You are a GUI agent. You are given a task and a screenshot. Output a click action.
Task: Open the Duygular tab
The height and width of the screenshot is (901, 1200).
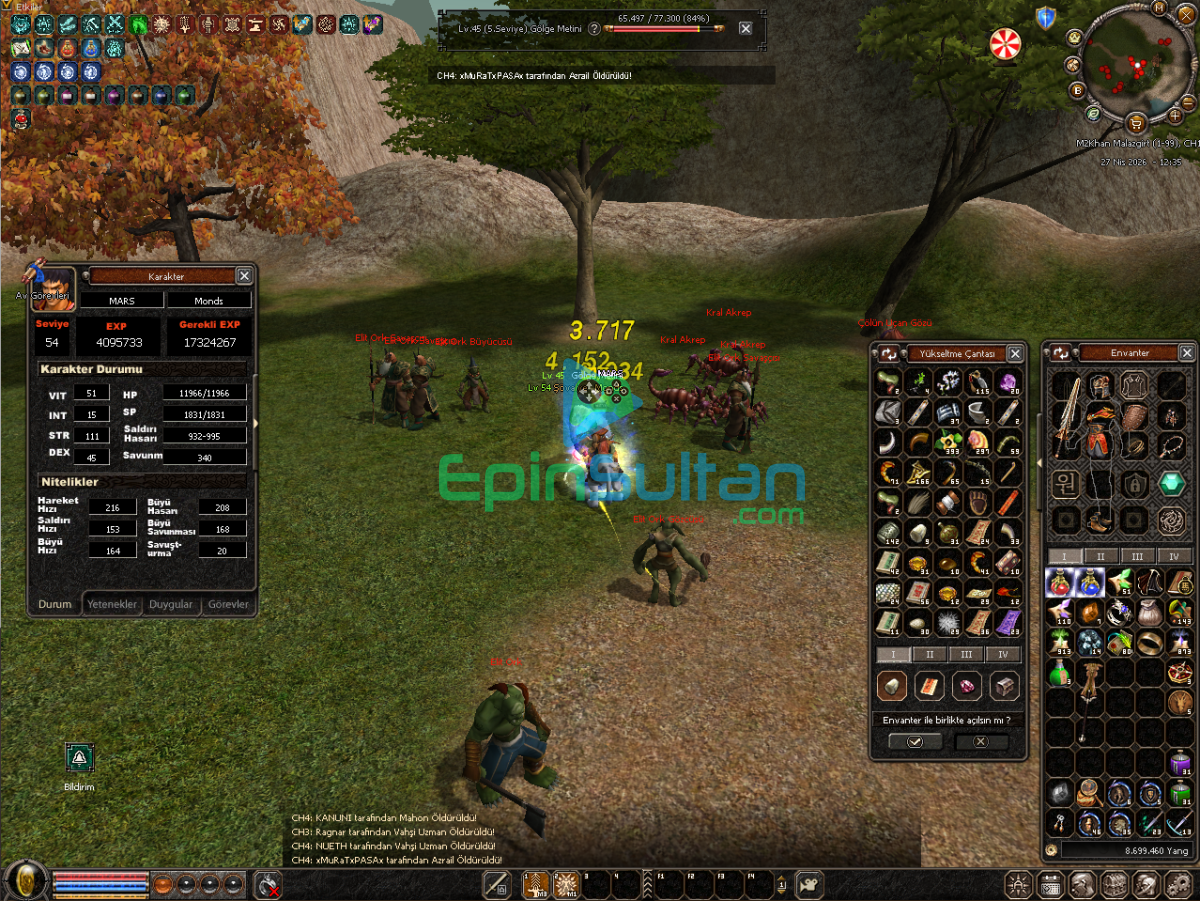[x=170, y=604]
